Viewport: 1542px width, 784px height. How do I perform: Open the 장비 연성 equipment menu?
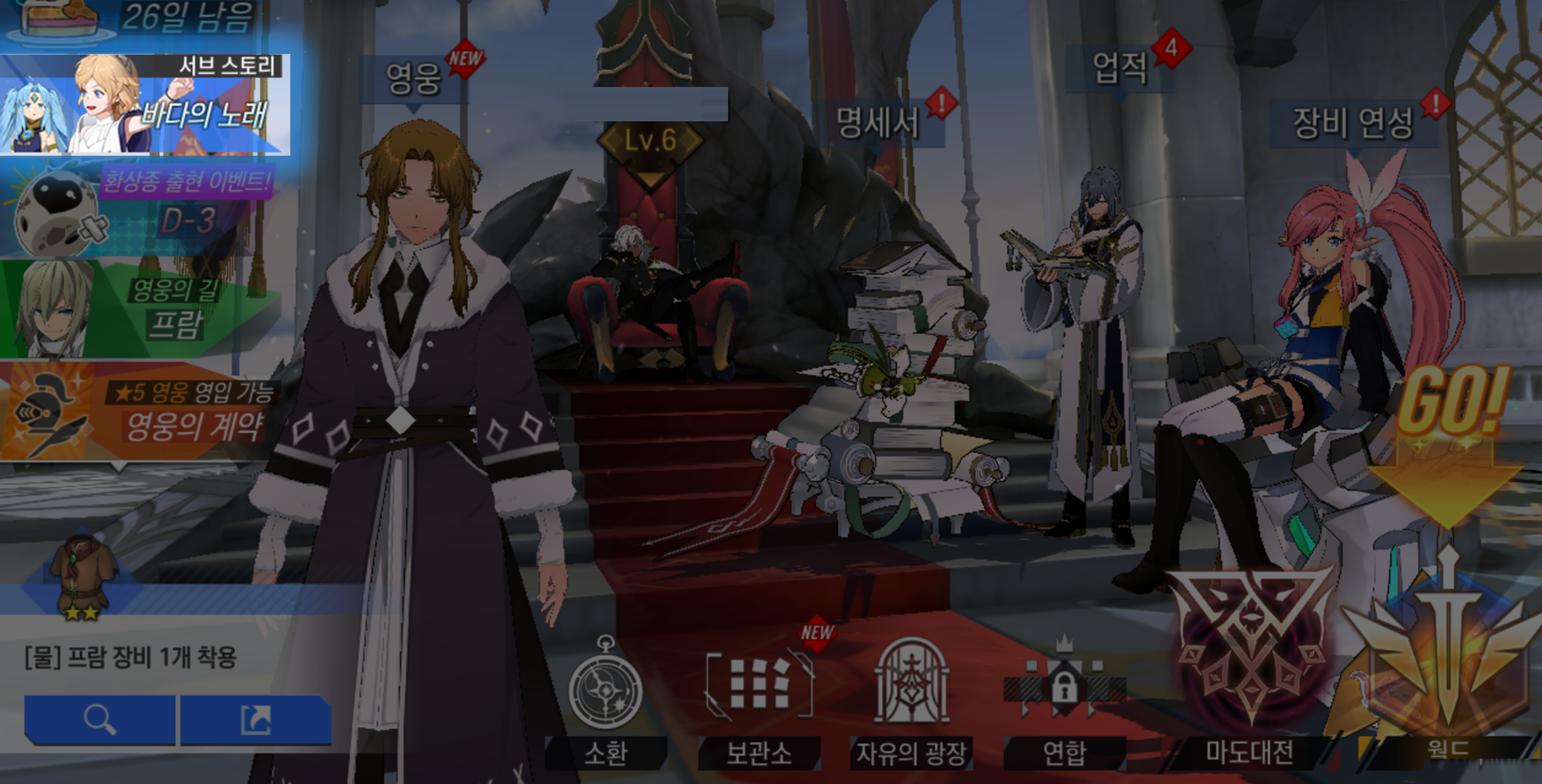tap(1353, 123)
